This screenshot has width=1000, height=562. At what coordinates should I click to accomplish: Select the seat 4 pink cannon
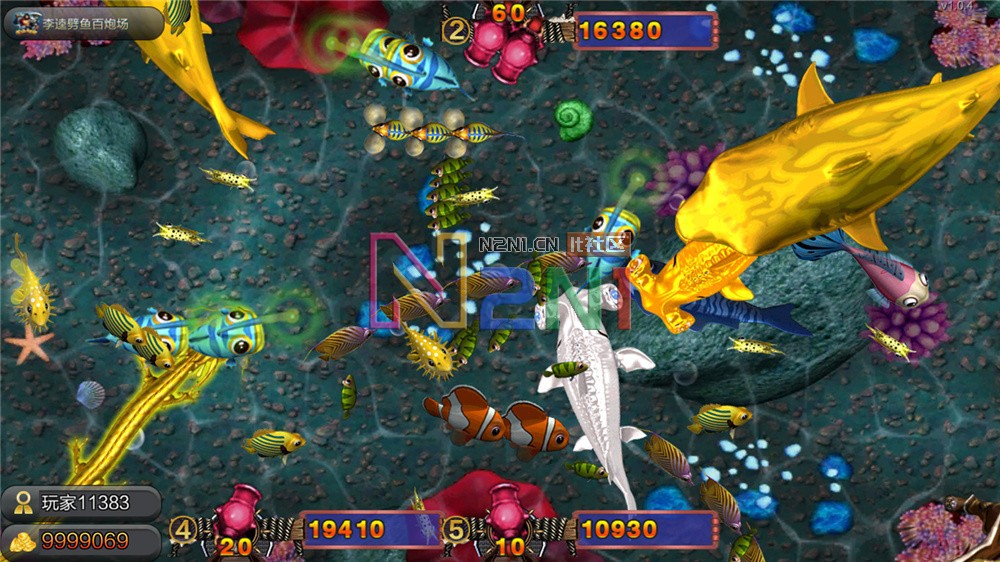238,511
